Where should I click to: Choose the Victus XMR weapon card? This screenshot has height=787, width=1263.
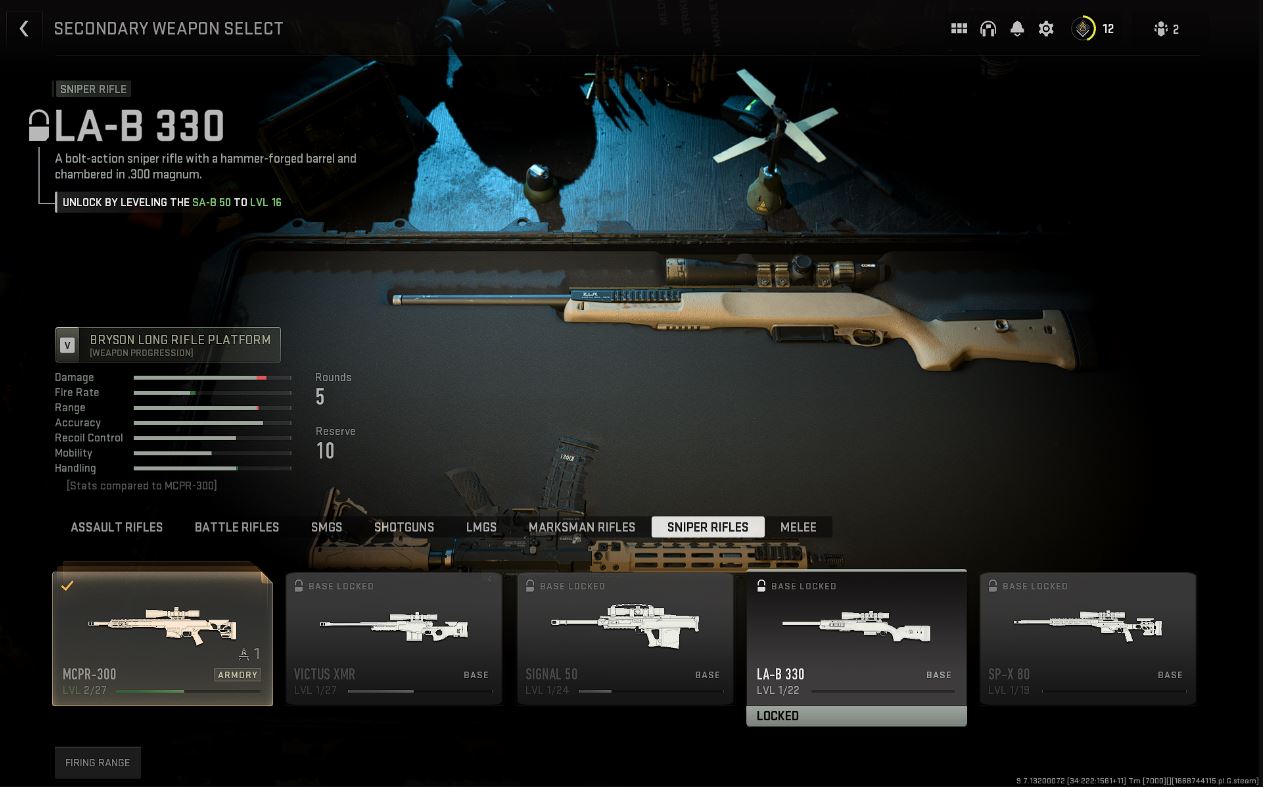coord(394,638)
